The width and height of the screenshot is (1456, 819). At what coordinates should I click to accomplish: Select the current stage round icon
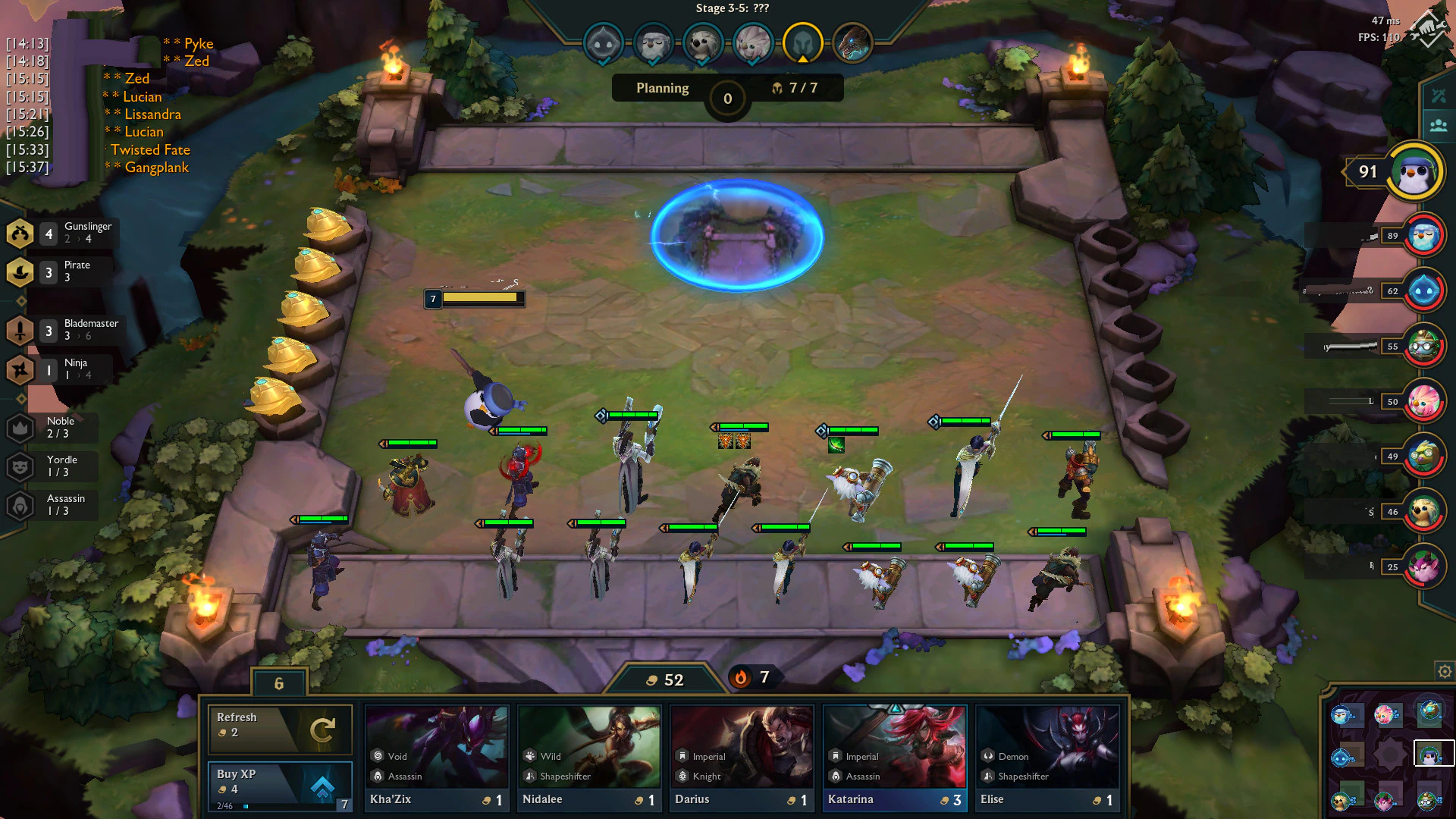click(x=802, y=43)
